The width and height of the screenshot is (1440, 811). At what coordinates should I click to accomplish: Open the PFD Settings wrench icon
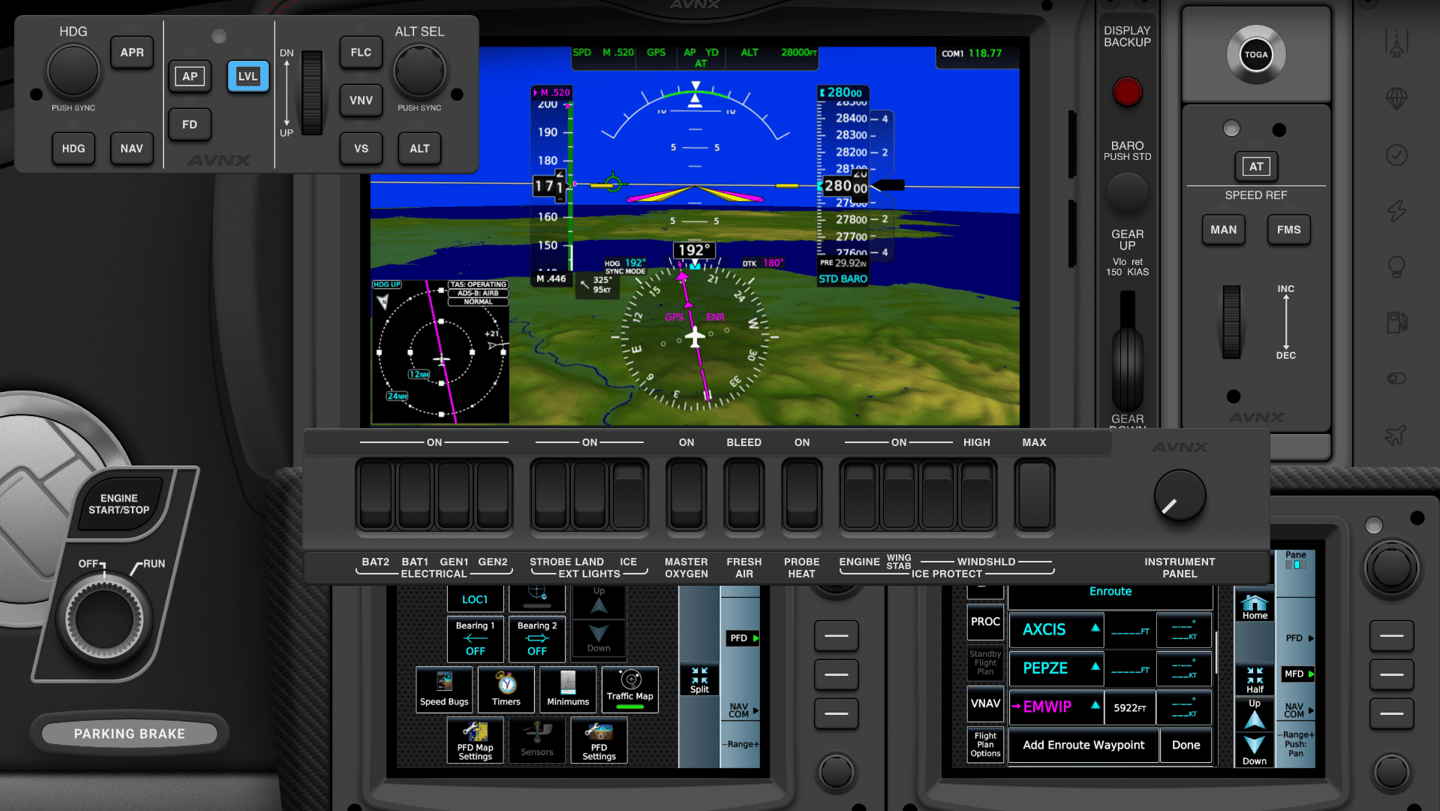coord(598,740)
